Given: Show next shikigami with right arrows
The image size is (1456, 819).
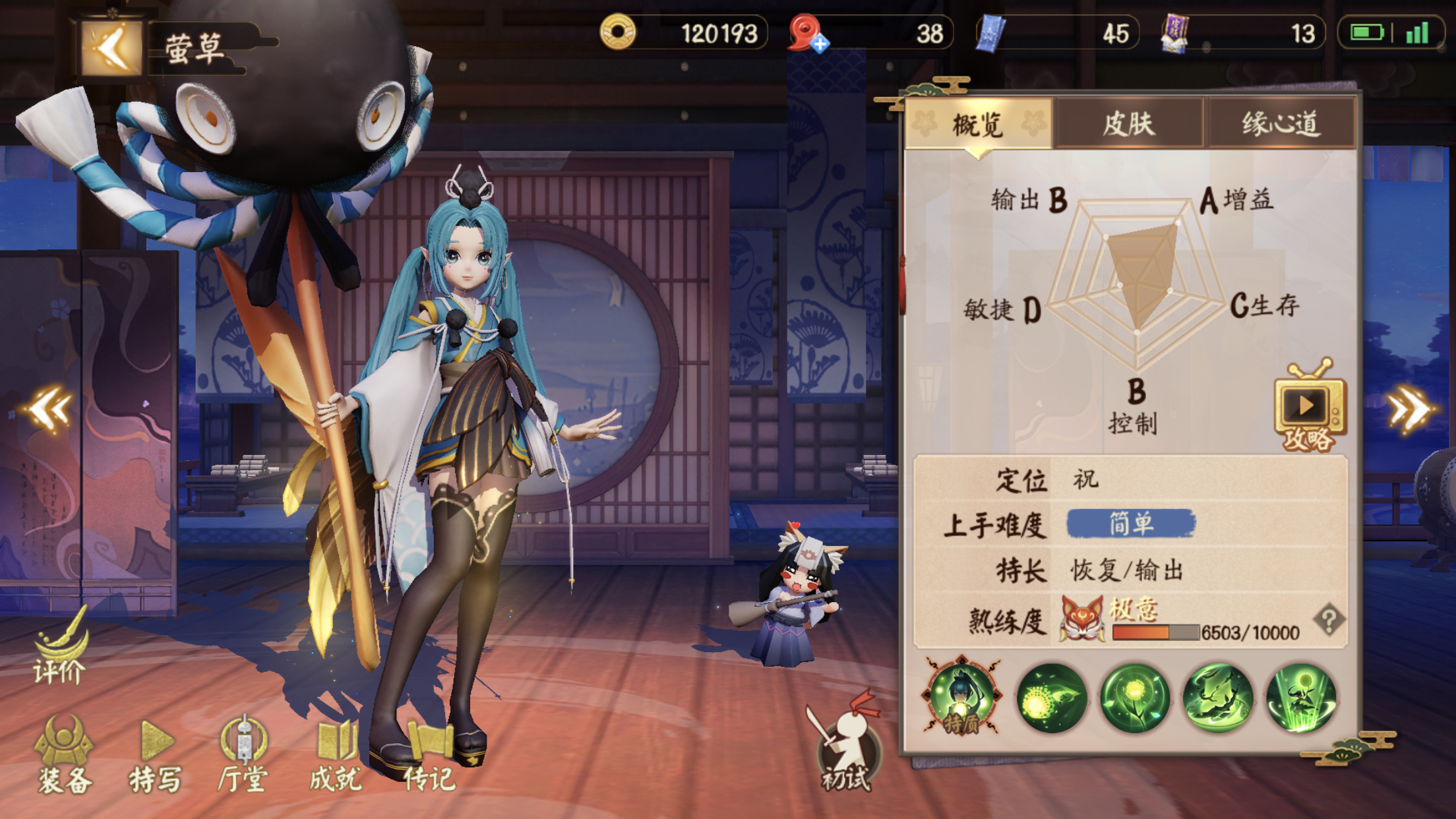Looking at the screenshot, I should coord(1409,409).
